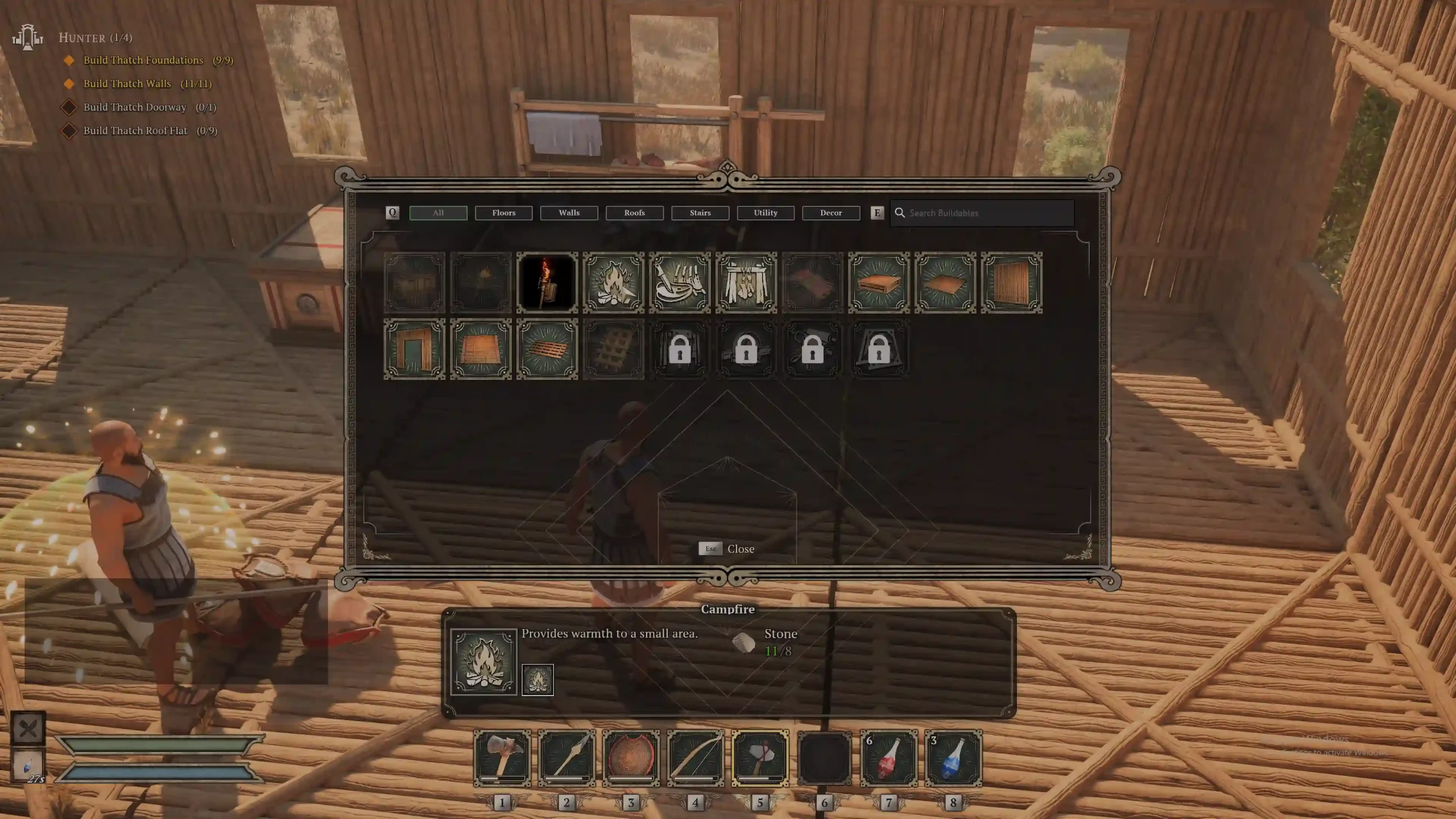Equip the round shield hotbar slot

631,758
